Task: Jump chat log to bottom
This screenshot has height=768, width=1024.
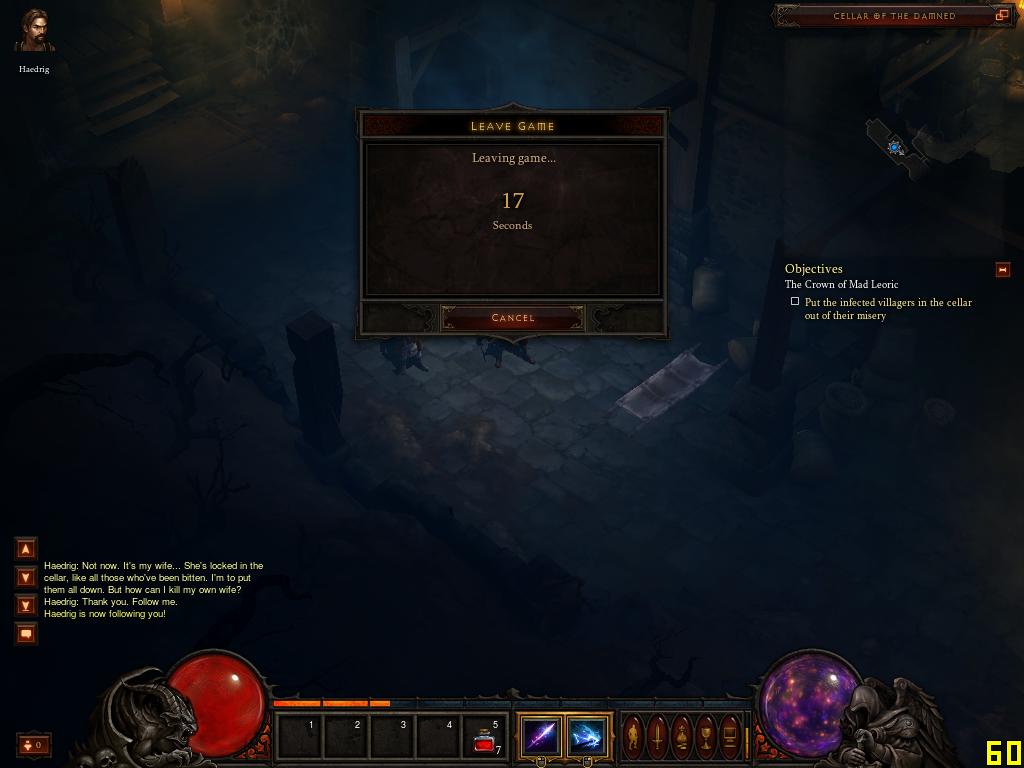Action: coord(26,605)
